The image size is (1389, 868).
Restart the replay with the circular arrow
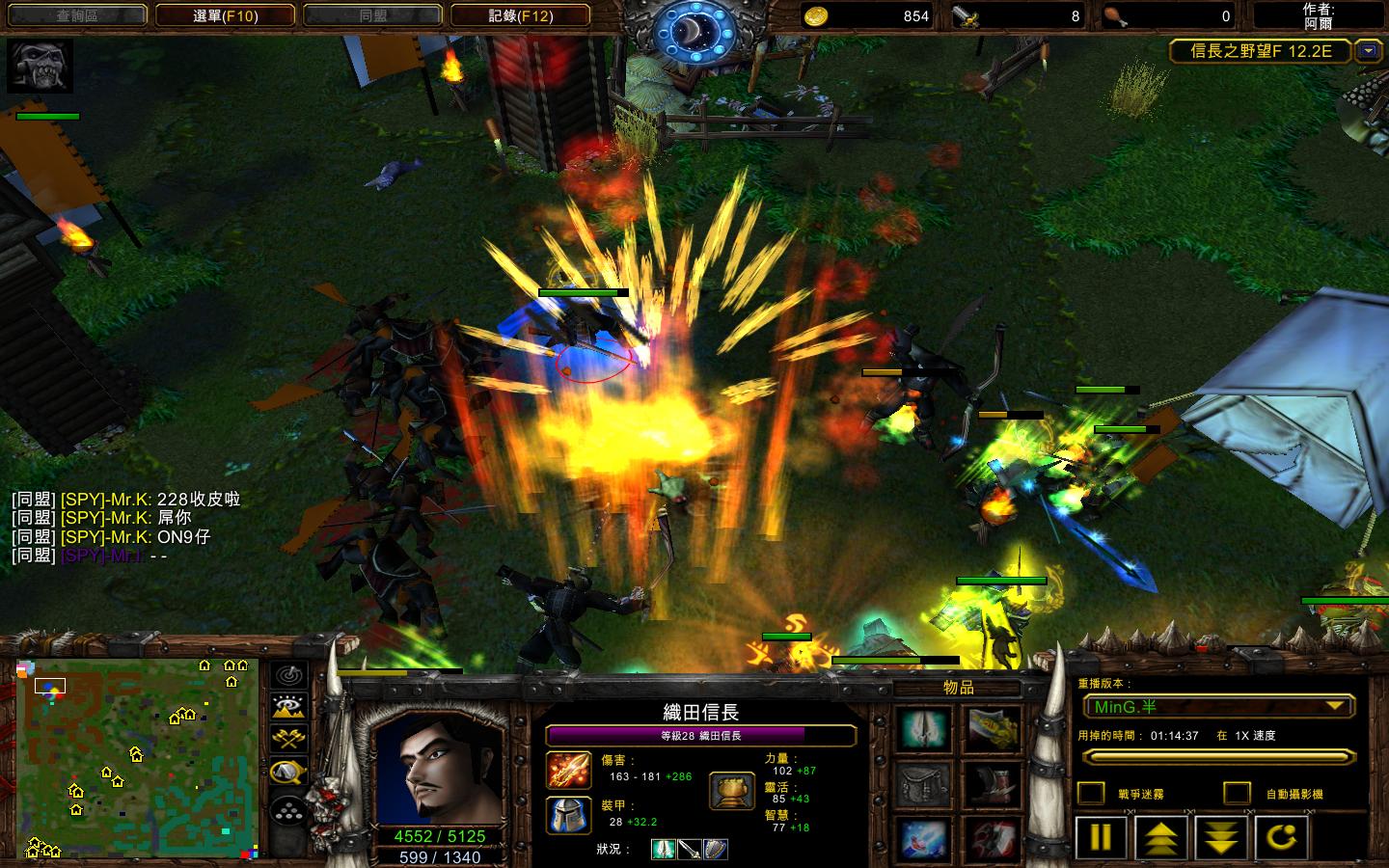pos(1281,837)
